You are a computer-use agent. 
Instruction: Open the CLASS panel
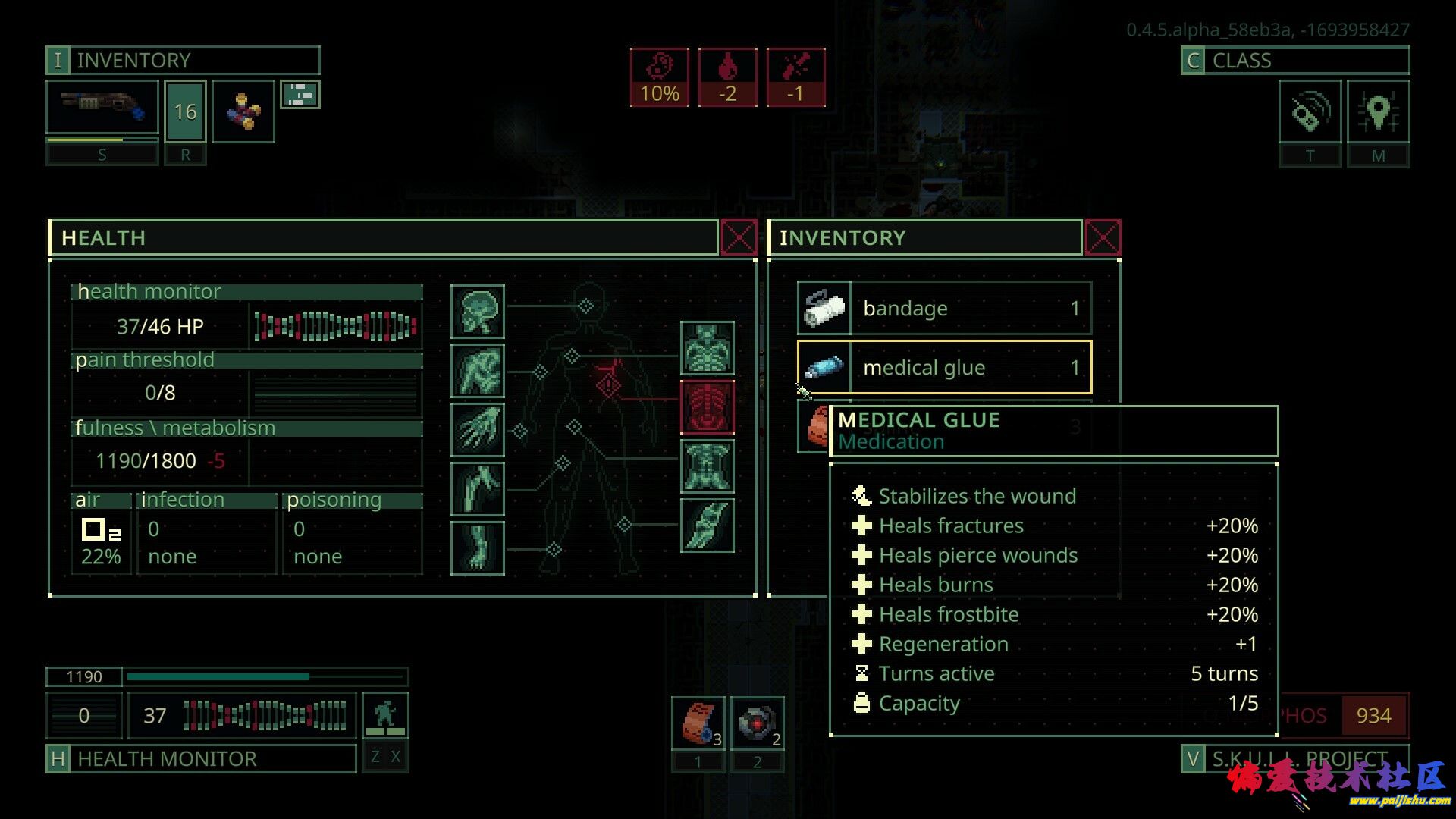[1294, 61]
